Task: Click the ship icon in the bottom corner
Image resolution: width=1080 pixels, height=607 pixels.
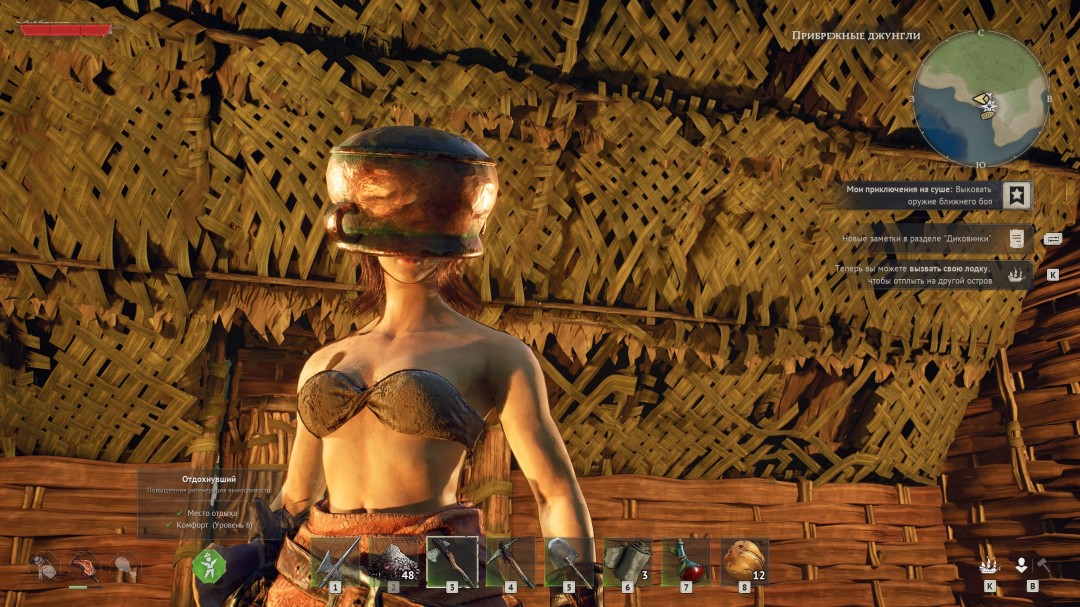Action: point(989,566)
